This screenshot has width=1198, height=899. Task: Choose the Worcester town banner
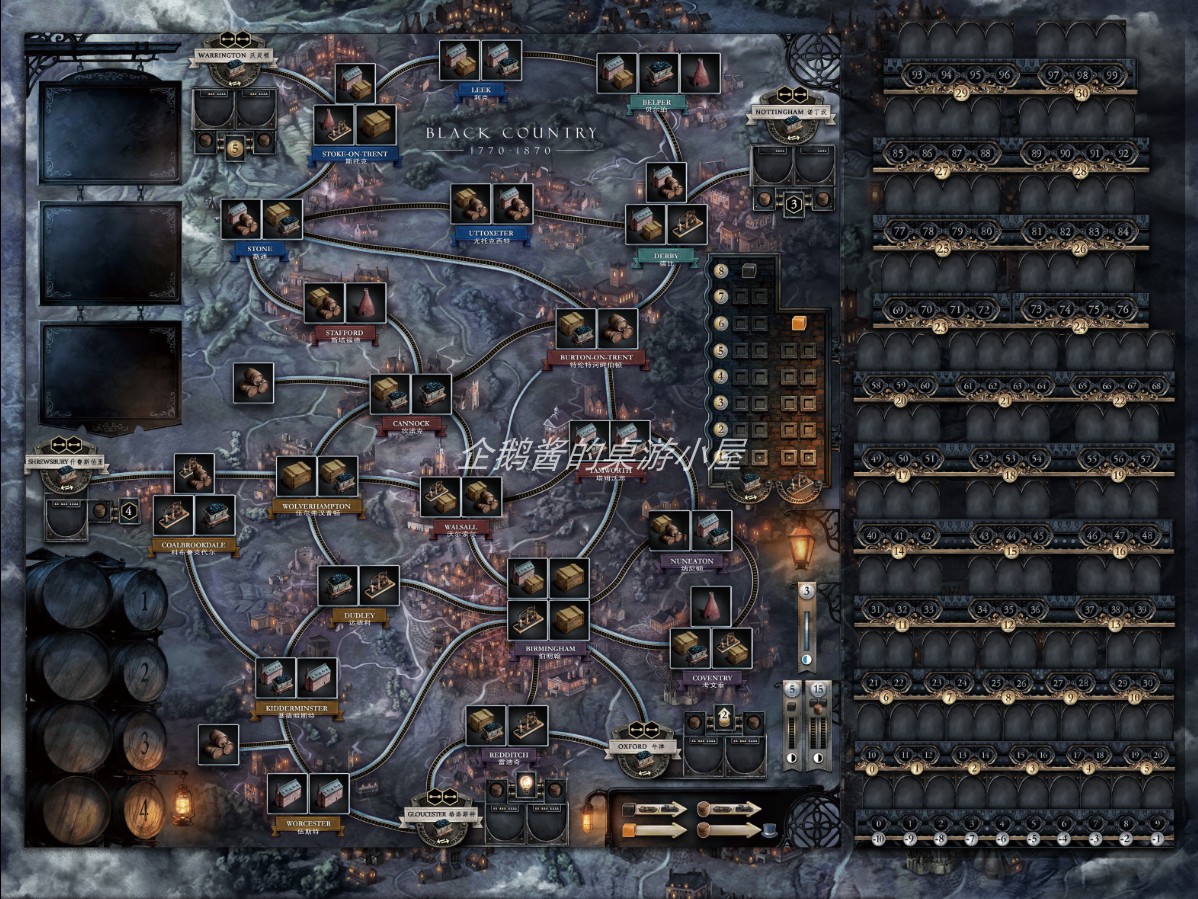coord(307,825)
